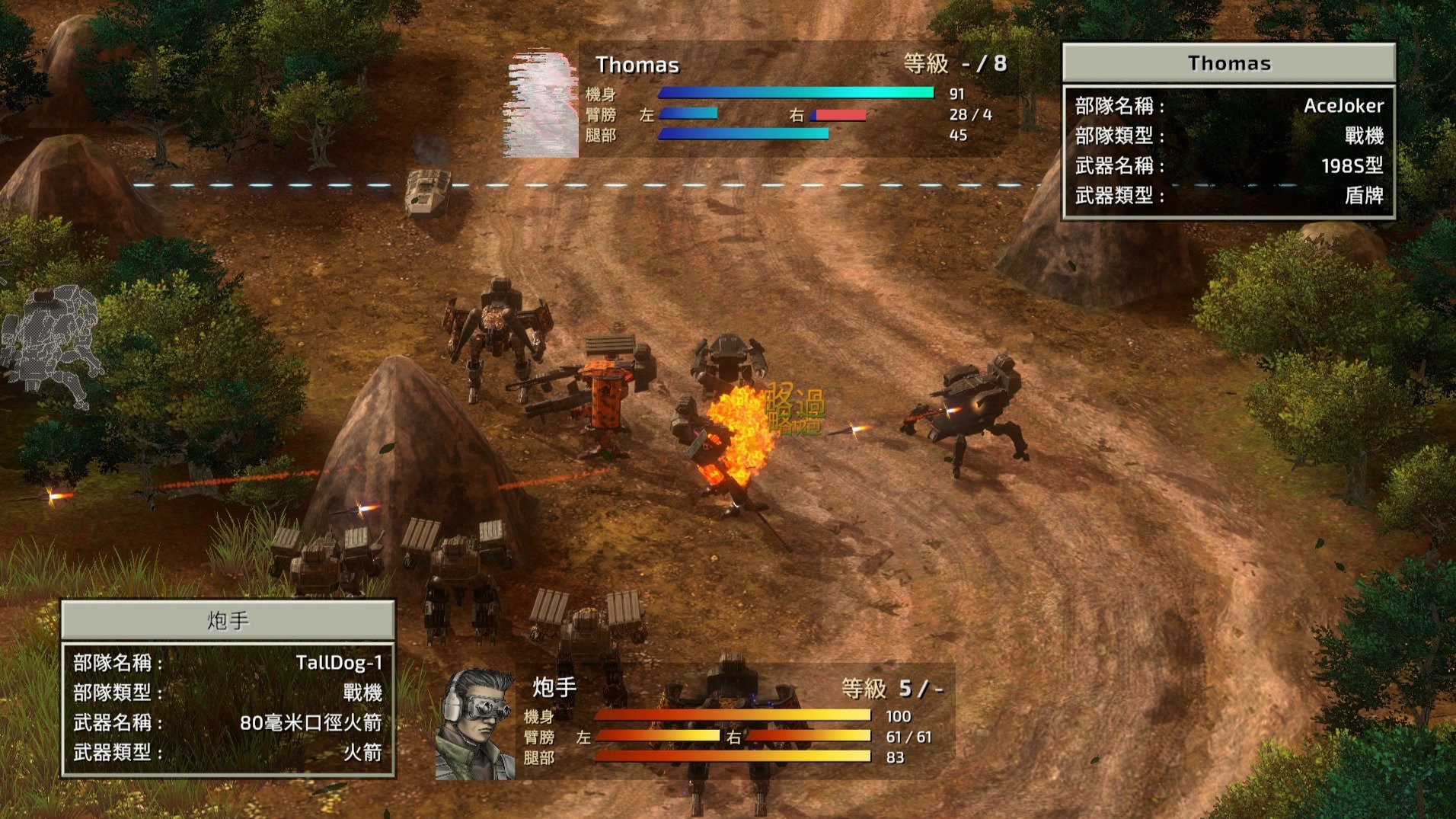Select the gunner pilot portrait with goggles
This screenshot has height=819, width=1456.
click(x=476, y=724)
